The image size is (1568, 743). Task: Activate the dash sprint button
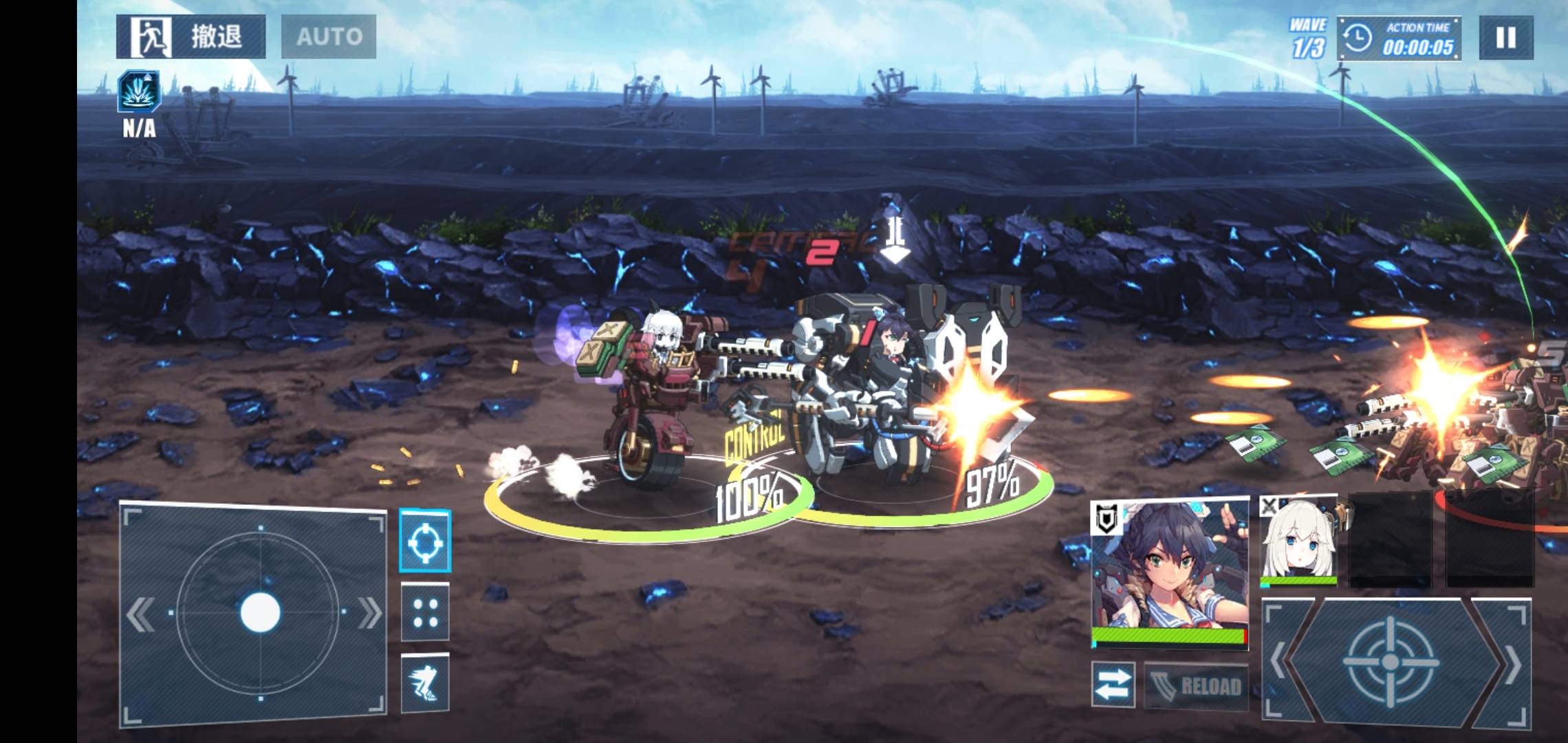[x=425, y=682]
